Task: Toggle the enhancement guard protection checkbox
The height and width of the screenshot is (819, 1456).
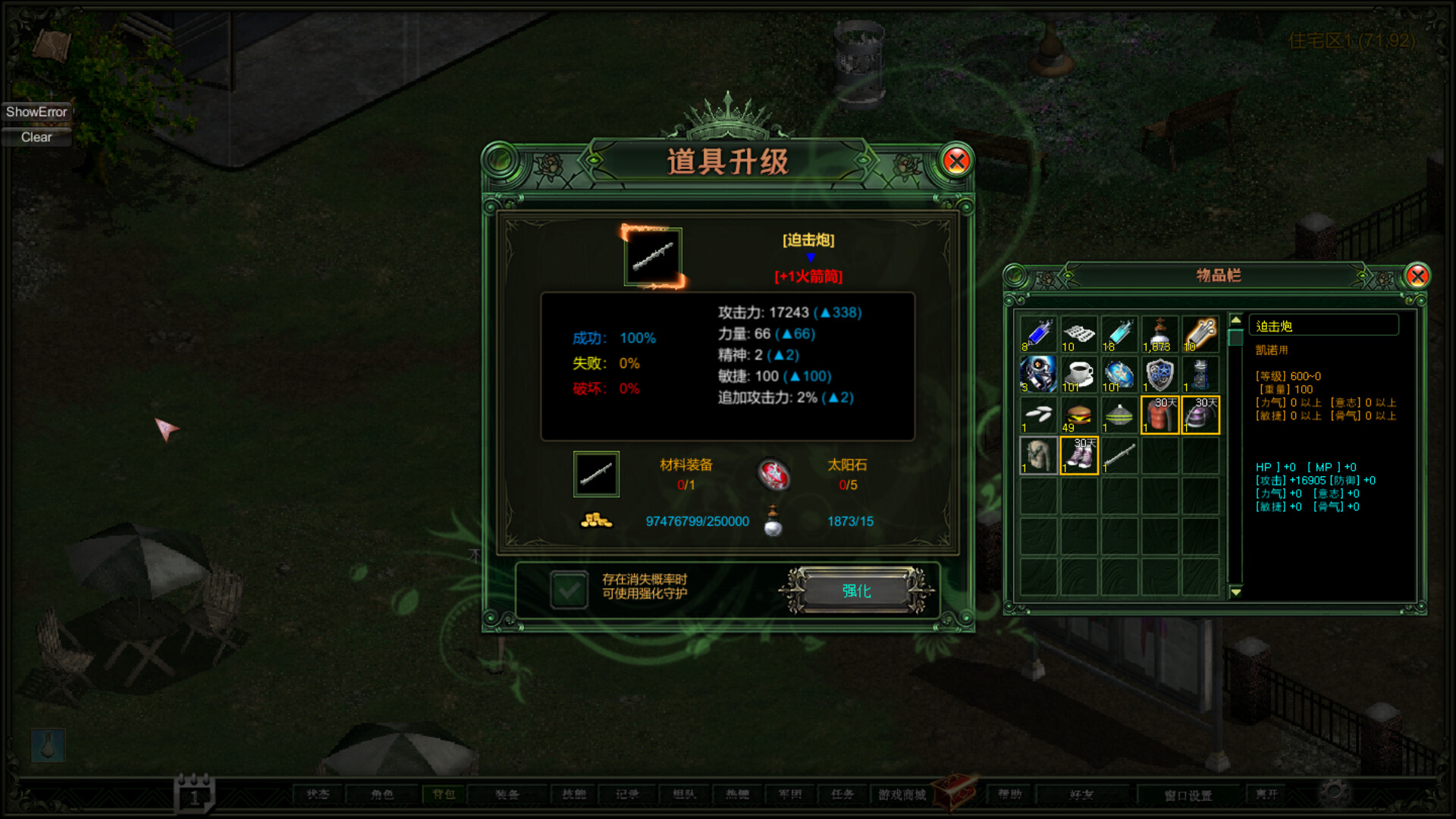Action: (x=570, y=589)
